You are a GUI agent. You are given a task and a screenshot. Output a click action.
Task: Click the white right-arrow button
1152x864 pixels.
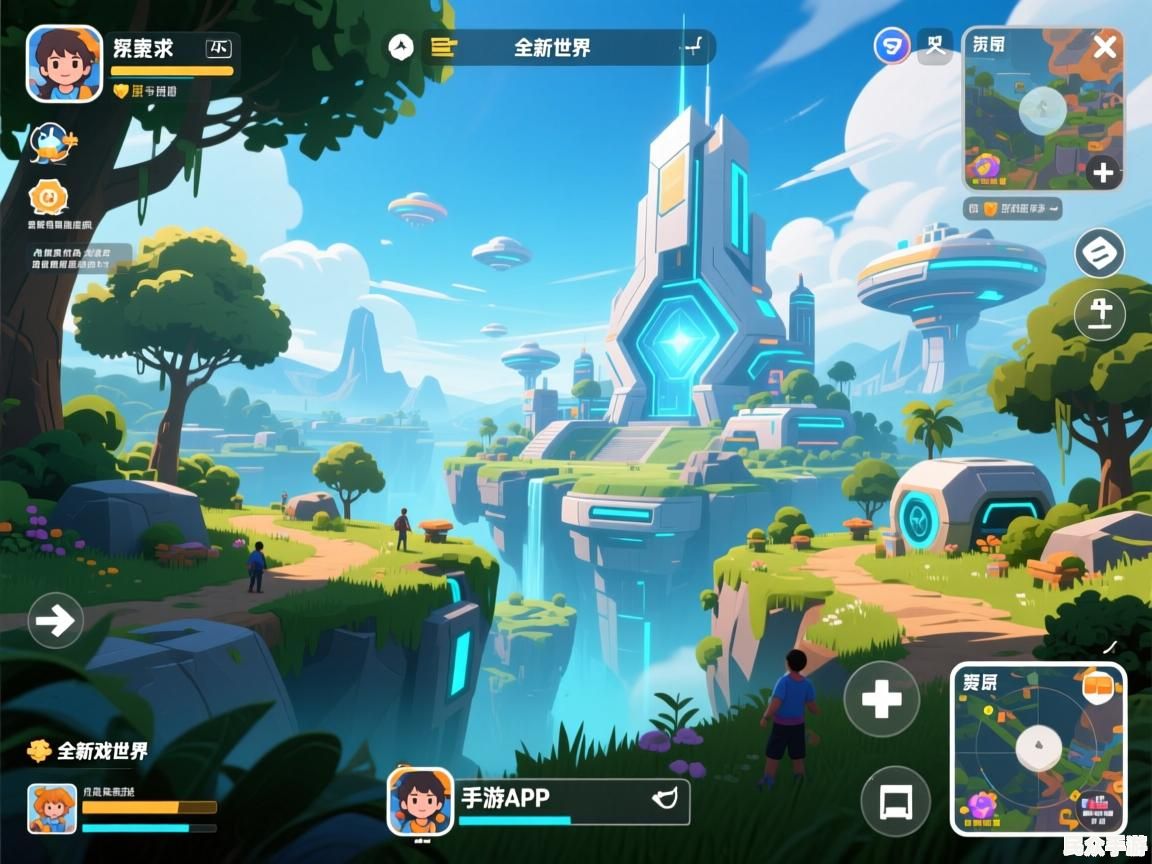pyautogui.click(x=55, y=621)
